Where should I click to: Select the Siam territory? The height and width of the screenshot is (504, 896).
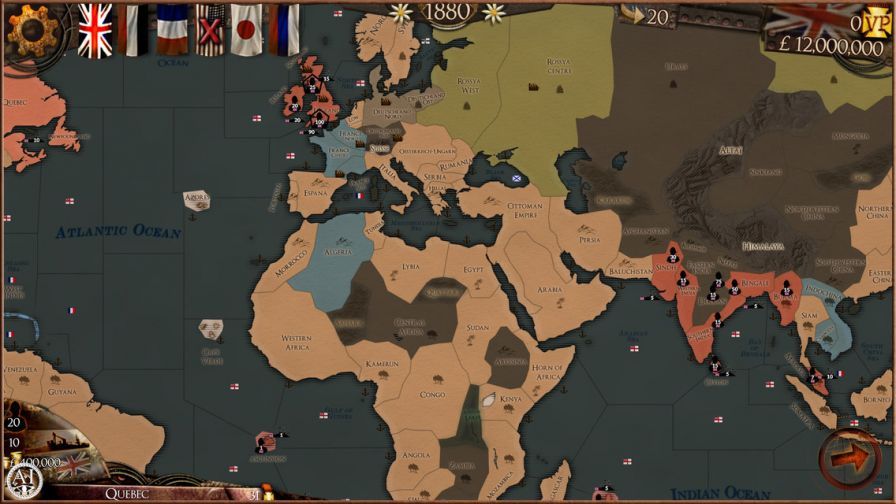[x=808, y=317]
